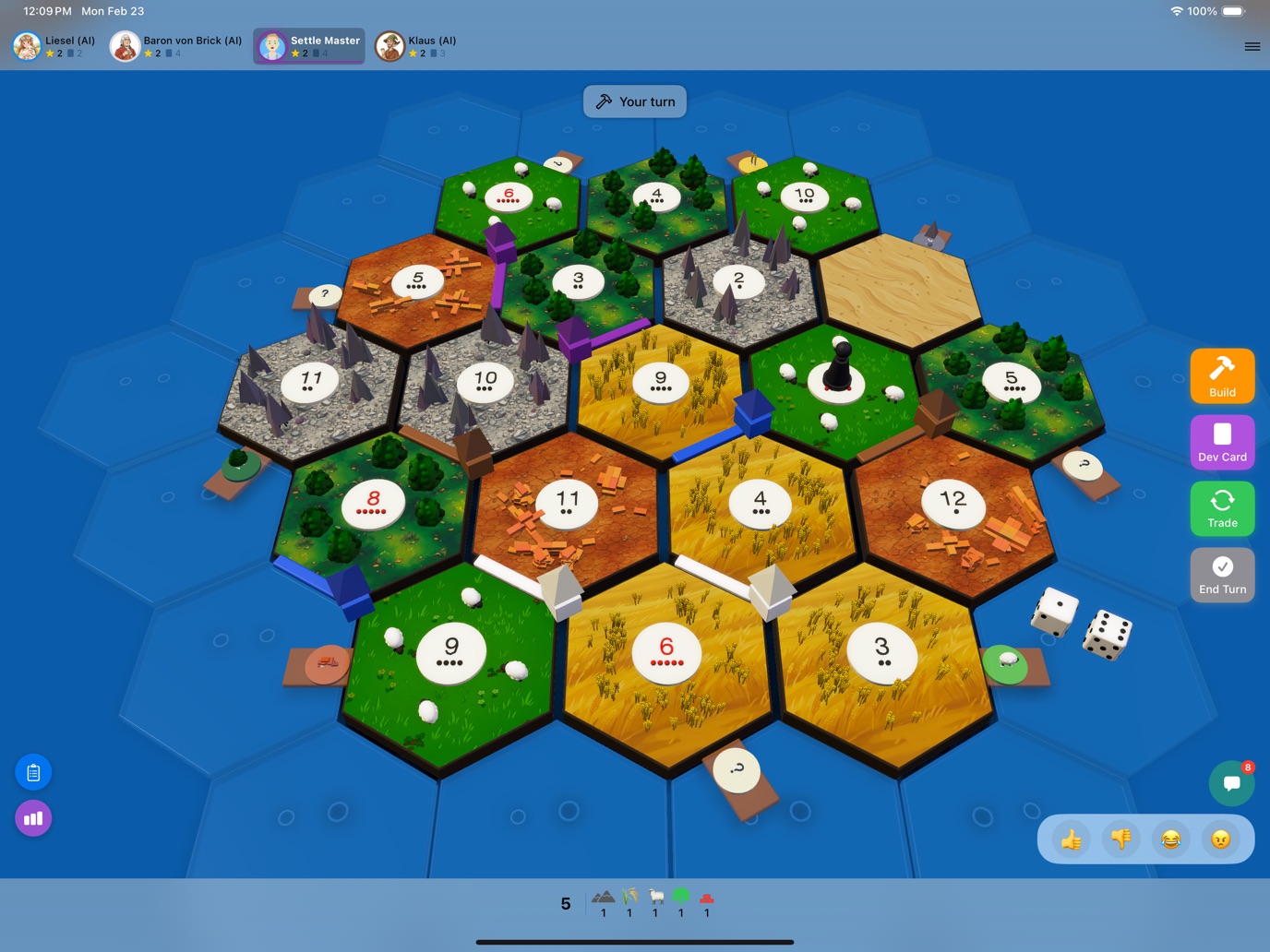Viewport: 1270px width, 952px height.
Task: Click the ore resource icon
Action: click(x=603, y=896)
